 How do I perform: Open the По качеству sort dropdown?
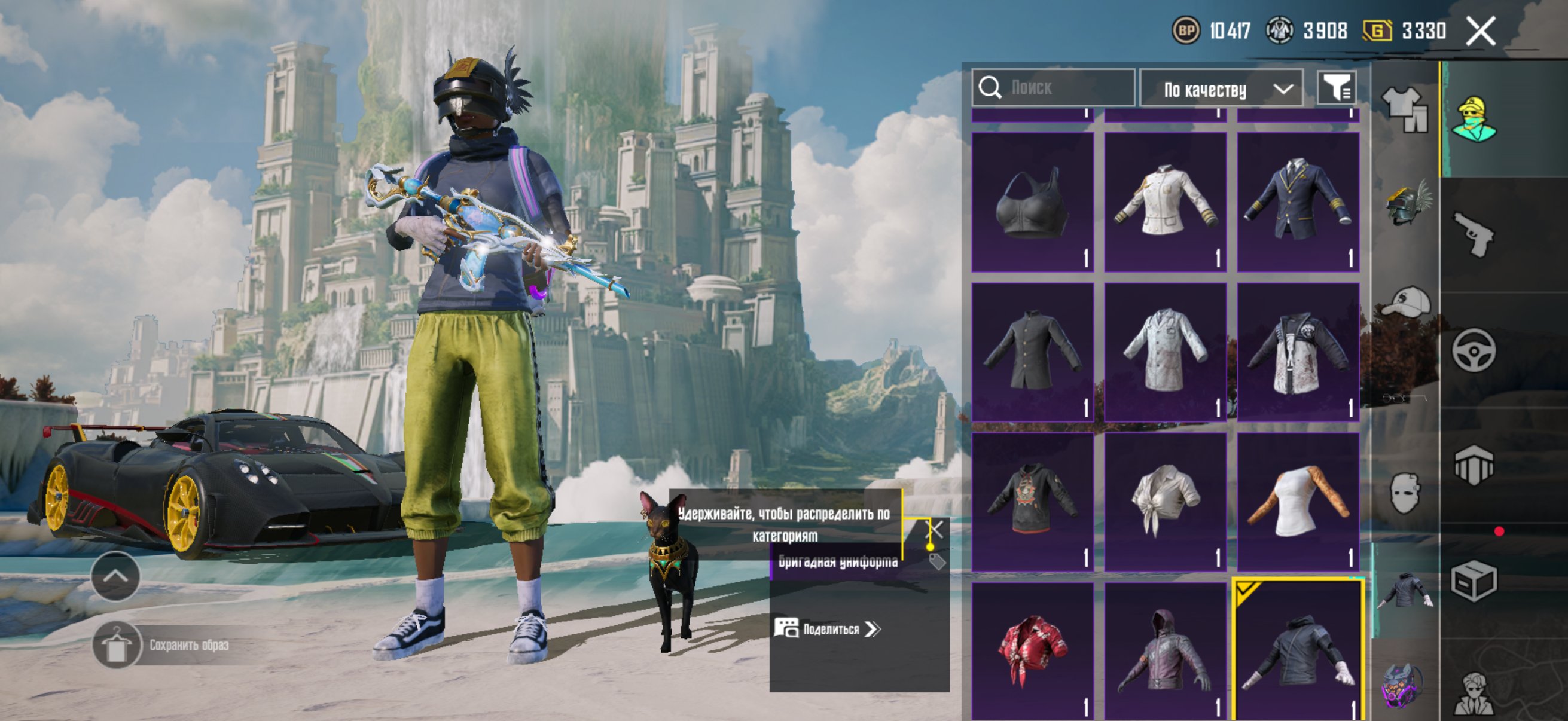click(1221, 90)
